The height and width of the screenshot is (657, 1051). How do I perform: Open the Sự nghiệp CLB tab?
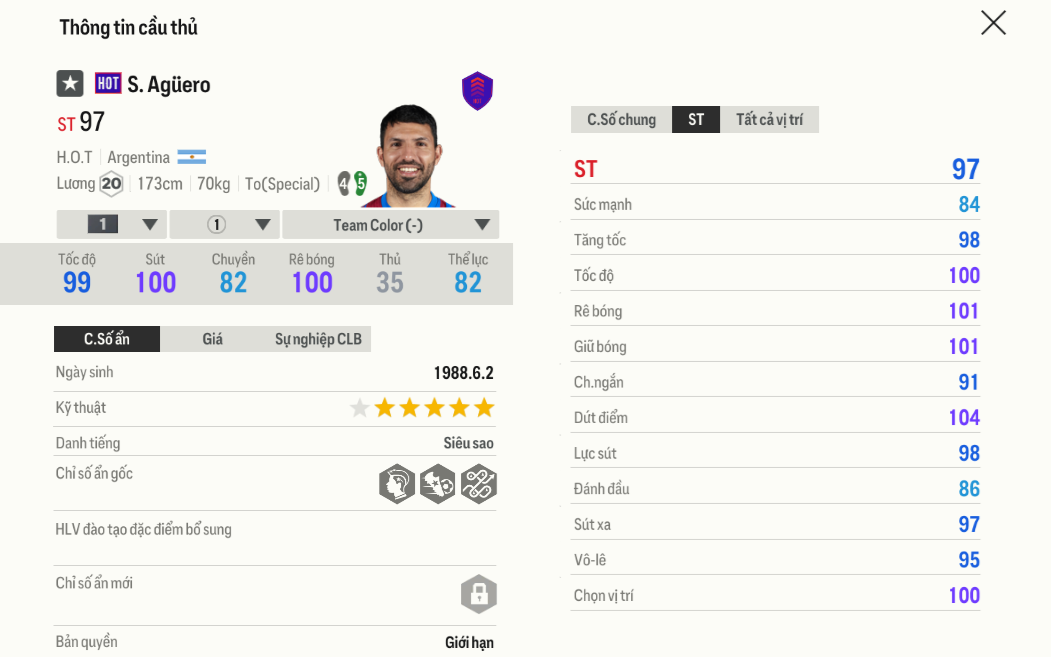click(x=318, y=339)
